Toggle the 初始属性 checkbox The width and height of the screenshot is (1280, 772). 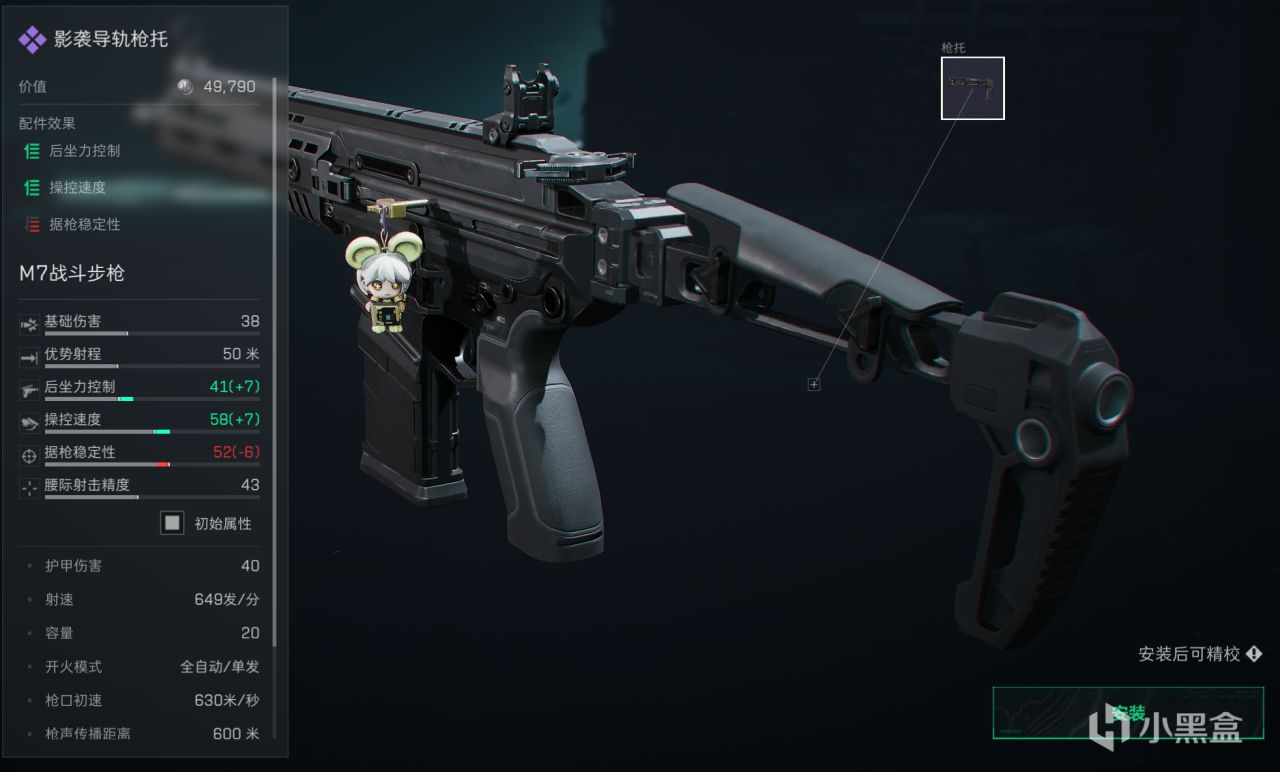click(173, 523)
